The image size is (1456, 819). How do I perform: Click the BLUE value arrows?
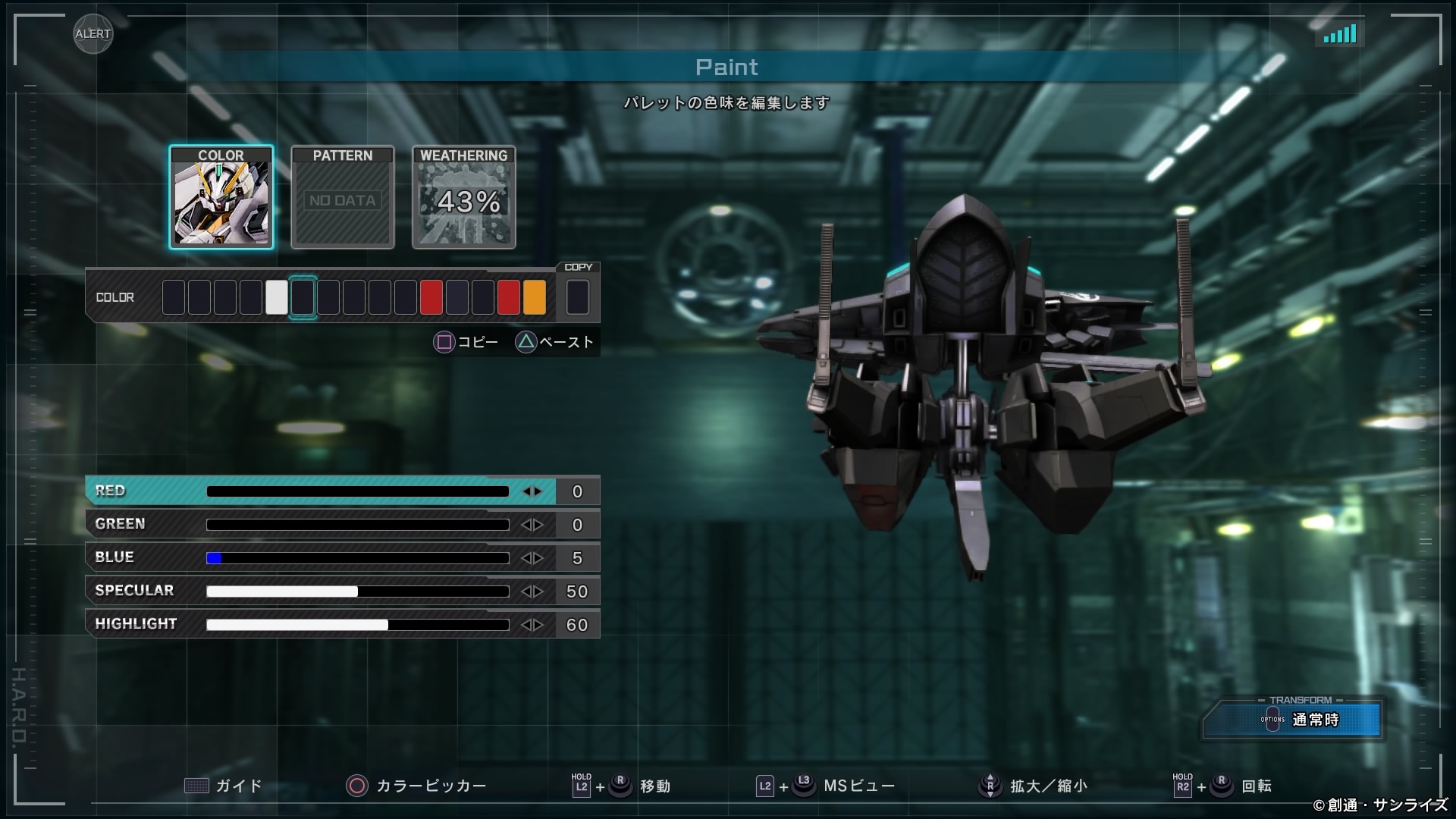coord(533,558)
